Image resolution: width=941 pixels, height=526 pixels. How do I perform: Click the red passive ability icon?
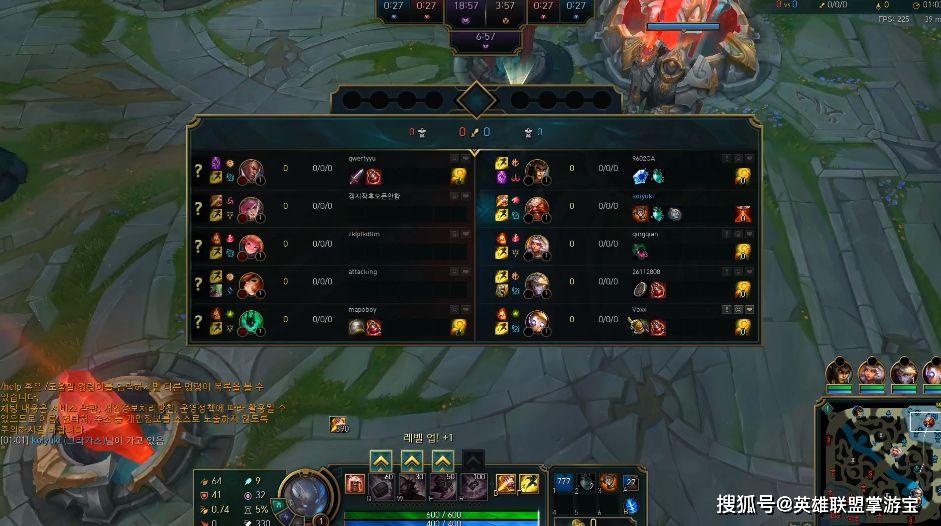(355, 485)
